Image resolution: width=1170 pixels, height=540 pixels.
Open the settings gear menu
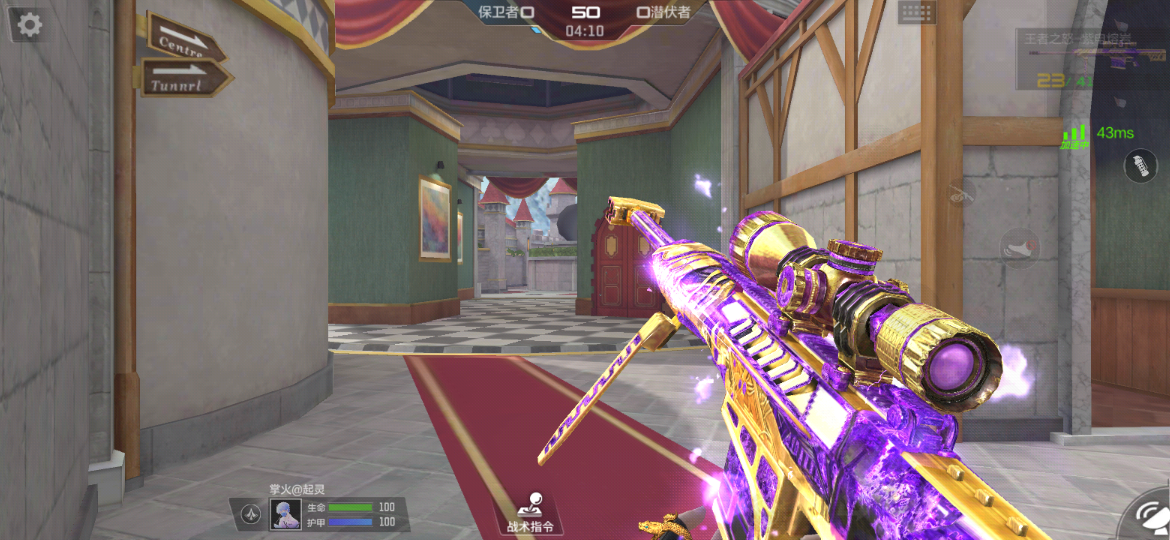[30, 25]
